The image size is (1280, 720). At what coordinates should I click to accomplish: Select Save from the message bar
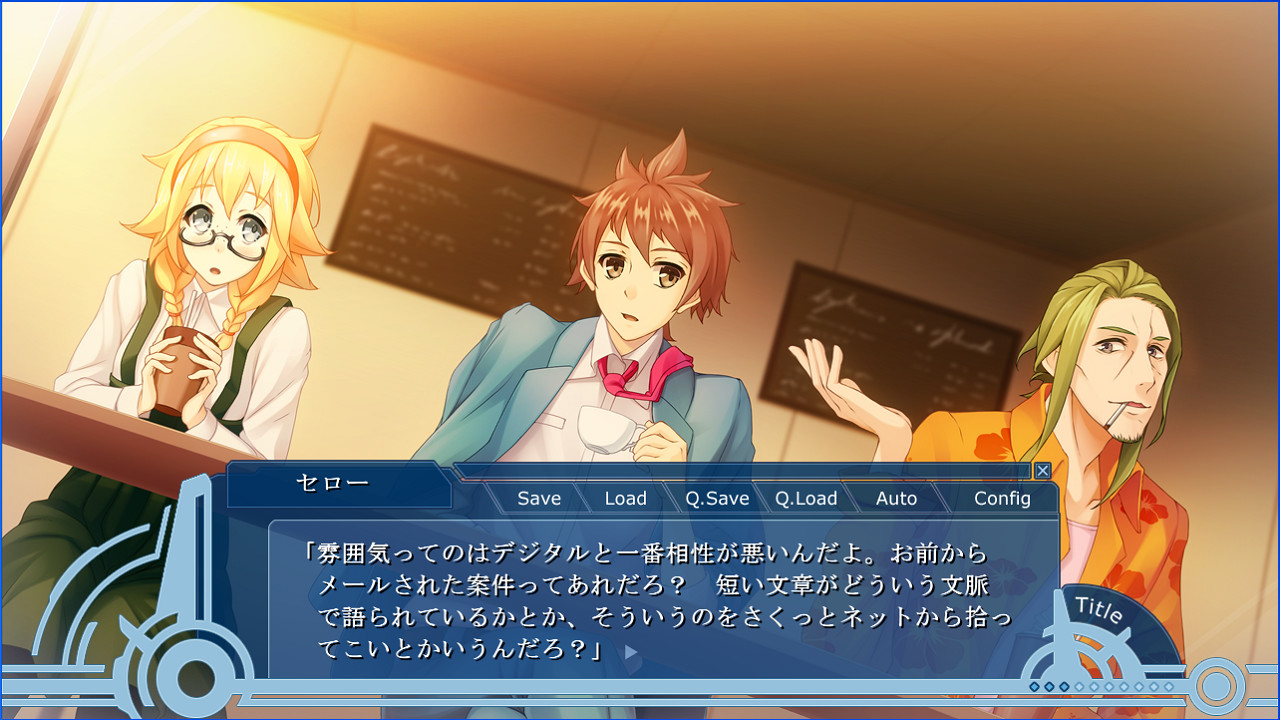(x=537, y=497)
